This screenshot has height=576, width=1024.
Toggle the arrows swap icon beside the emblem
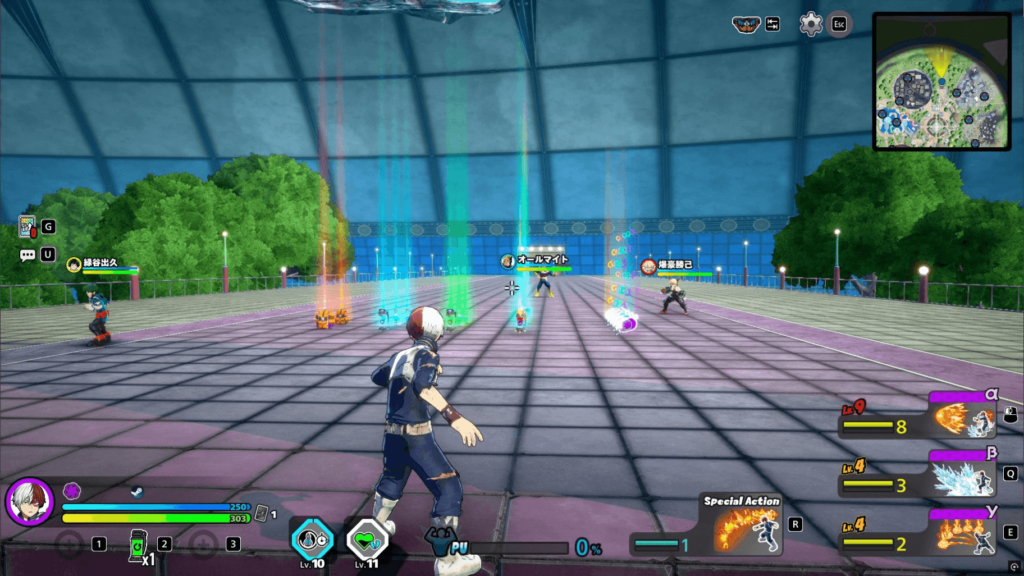[x=772, y=24]
